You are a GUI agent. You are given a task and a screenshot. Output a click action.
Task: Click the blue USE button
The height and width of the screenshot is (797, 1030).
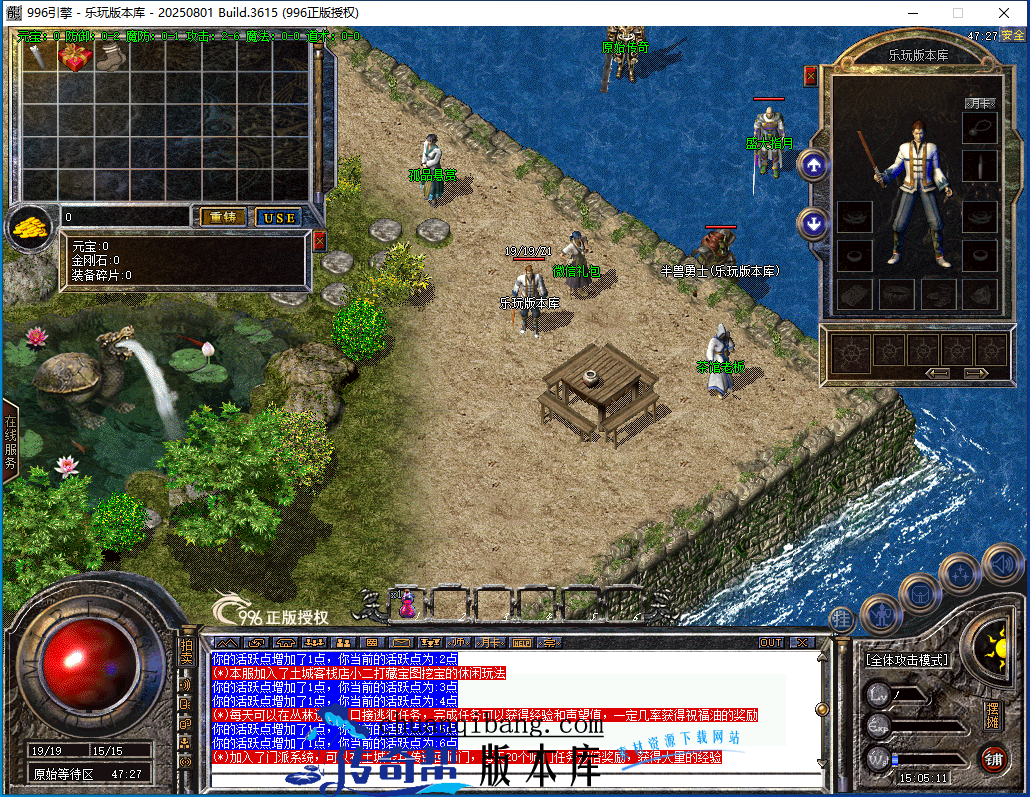coord(278,217)
